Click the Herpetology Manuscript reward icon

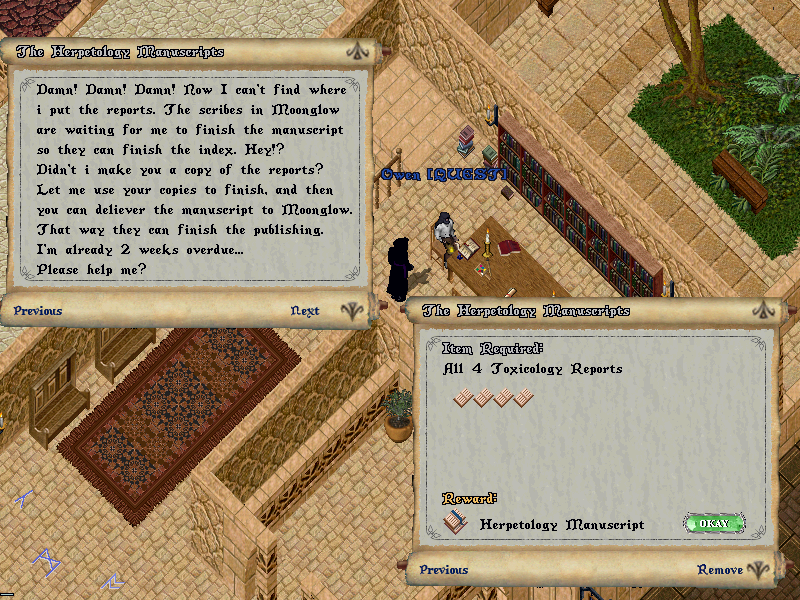457,522
